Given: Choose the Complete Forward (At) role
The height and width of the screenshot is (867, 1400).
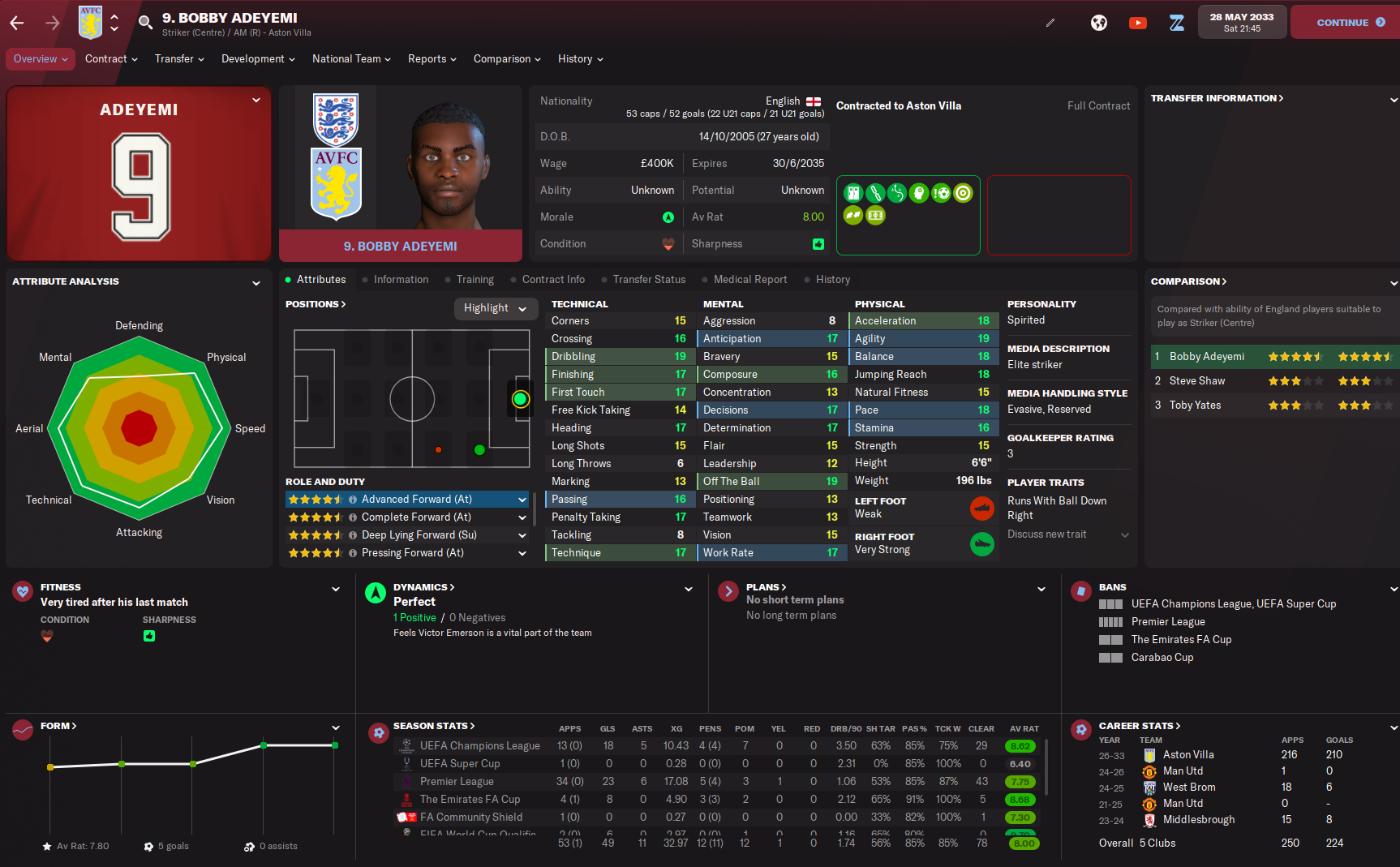Looking at the screenshot, I should click(x=416, y=517).
